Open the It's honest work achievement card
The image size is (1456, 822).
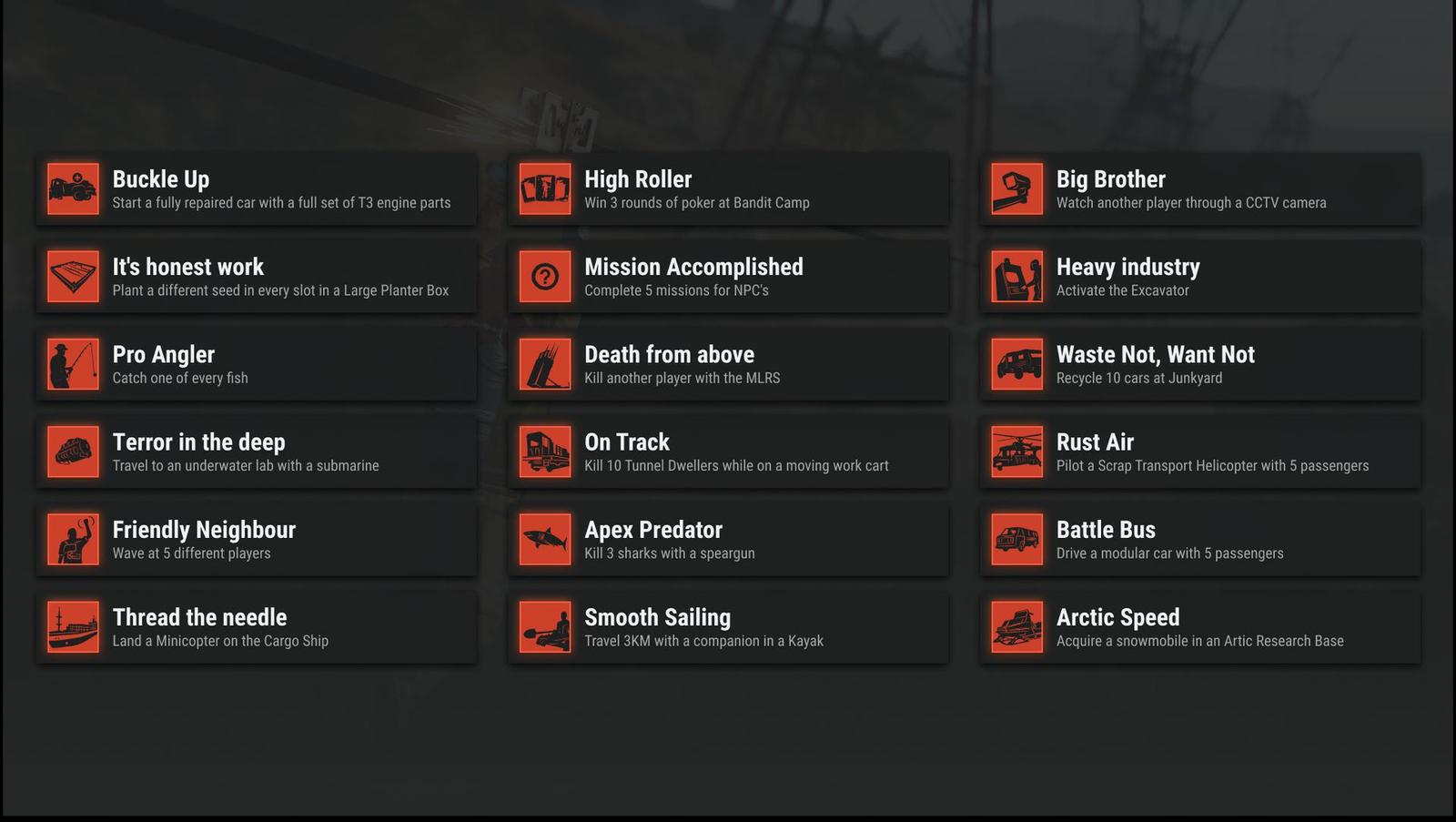click(x=256, y=277)
